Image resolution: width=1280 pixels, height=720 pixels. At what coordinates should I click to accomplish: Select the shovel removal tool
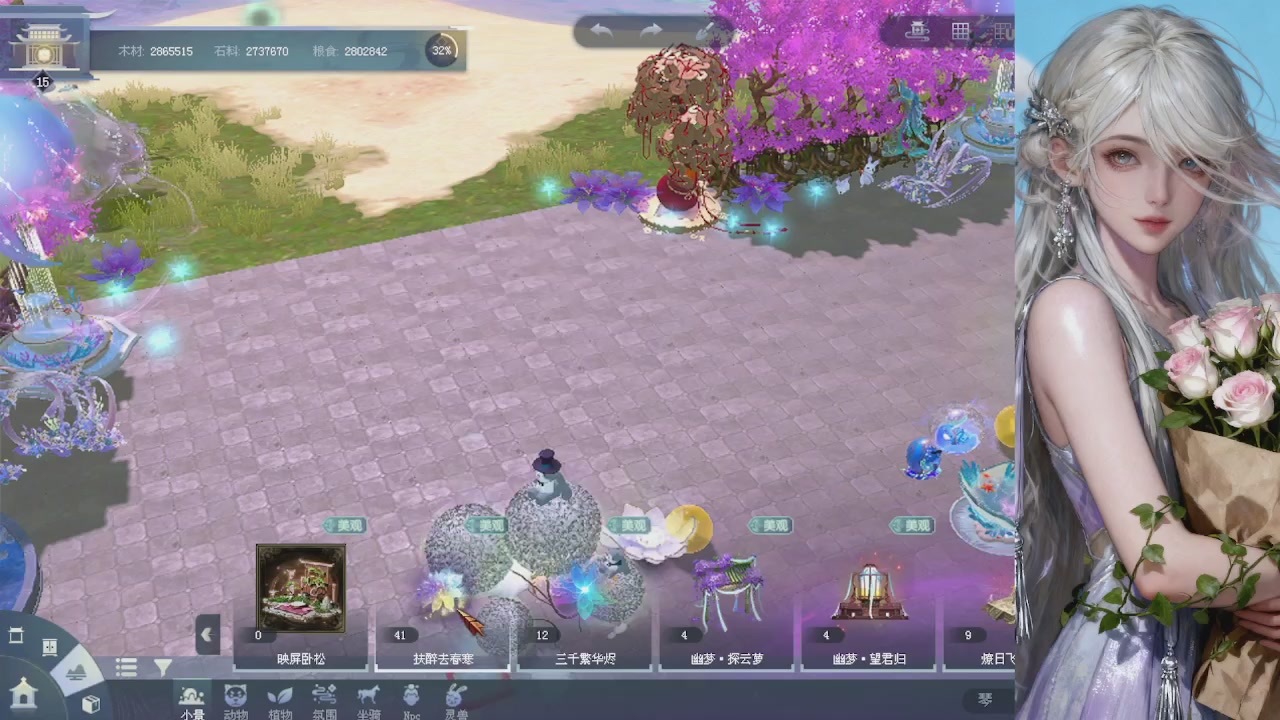pyautogui.click(x=705, y=30)
